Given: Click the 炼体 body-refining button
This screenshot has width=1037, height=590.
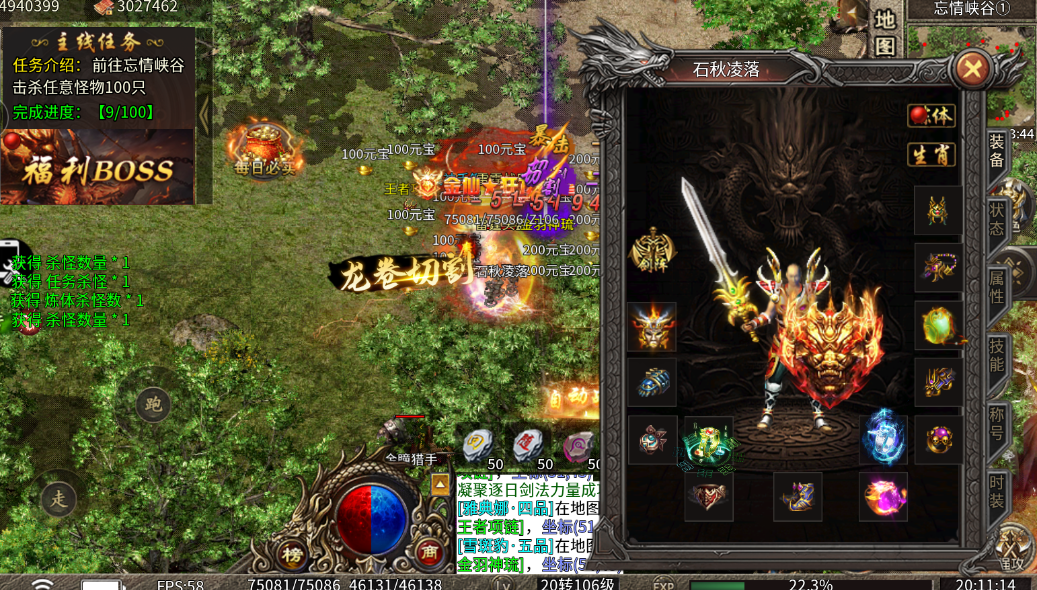Looking at the screenshot, I should 931,115.
